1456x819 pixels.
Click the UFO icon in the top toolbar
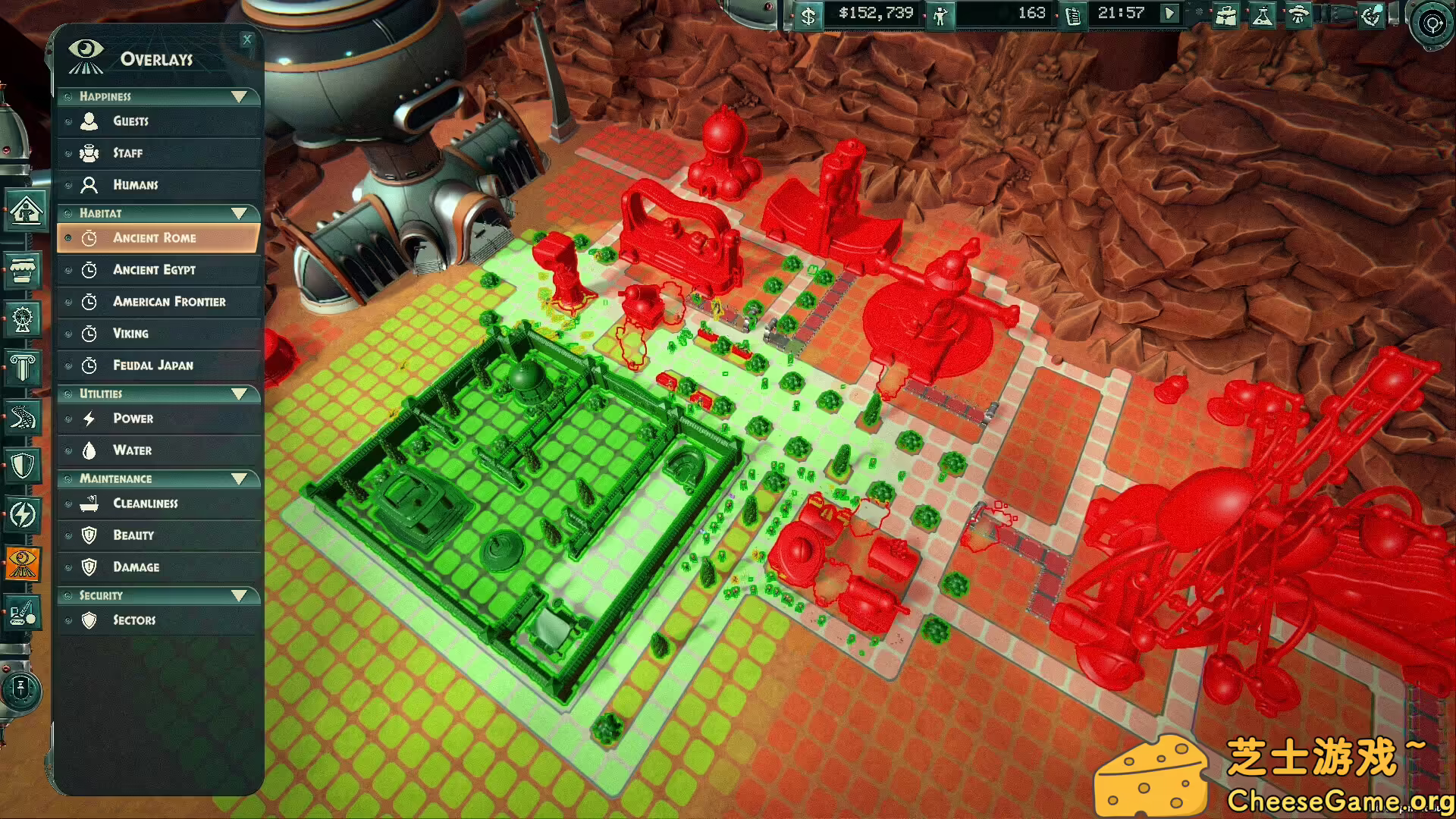coord(1300,14)
